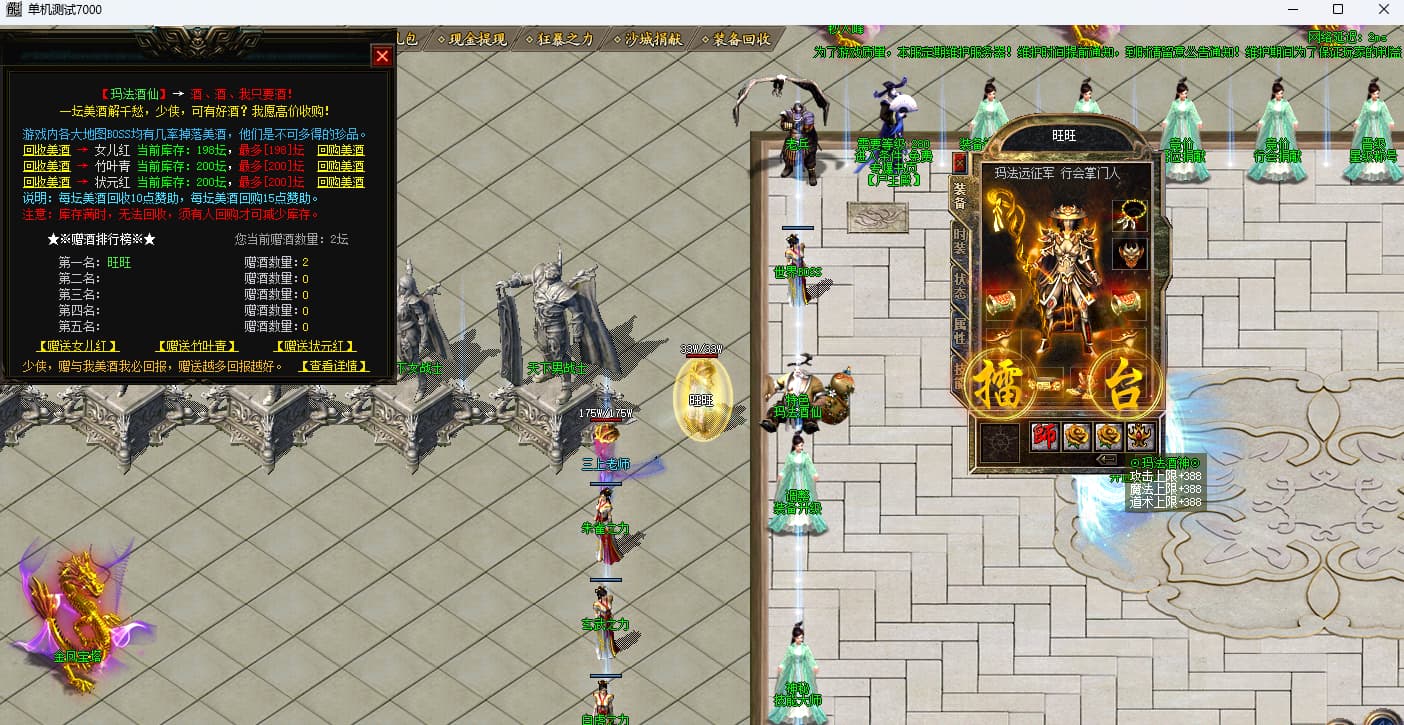Open the 现金提现 top menu
The width and height of the screenshot is (1404, 725).
(472, 40)
